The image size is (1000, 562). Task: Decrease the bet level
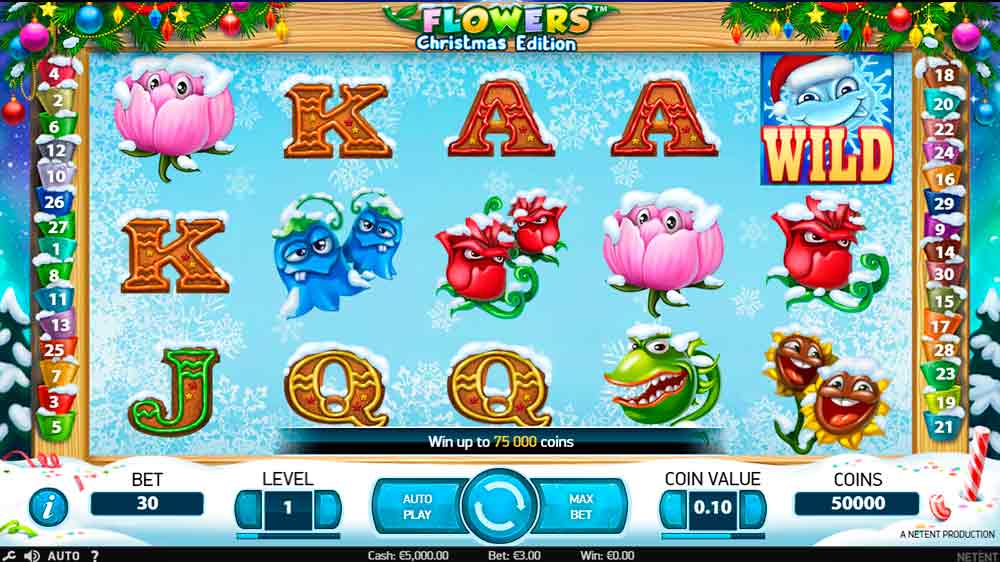coord(248,509)
